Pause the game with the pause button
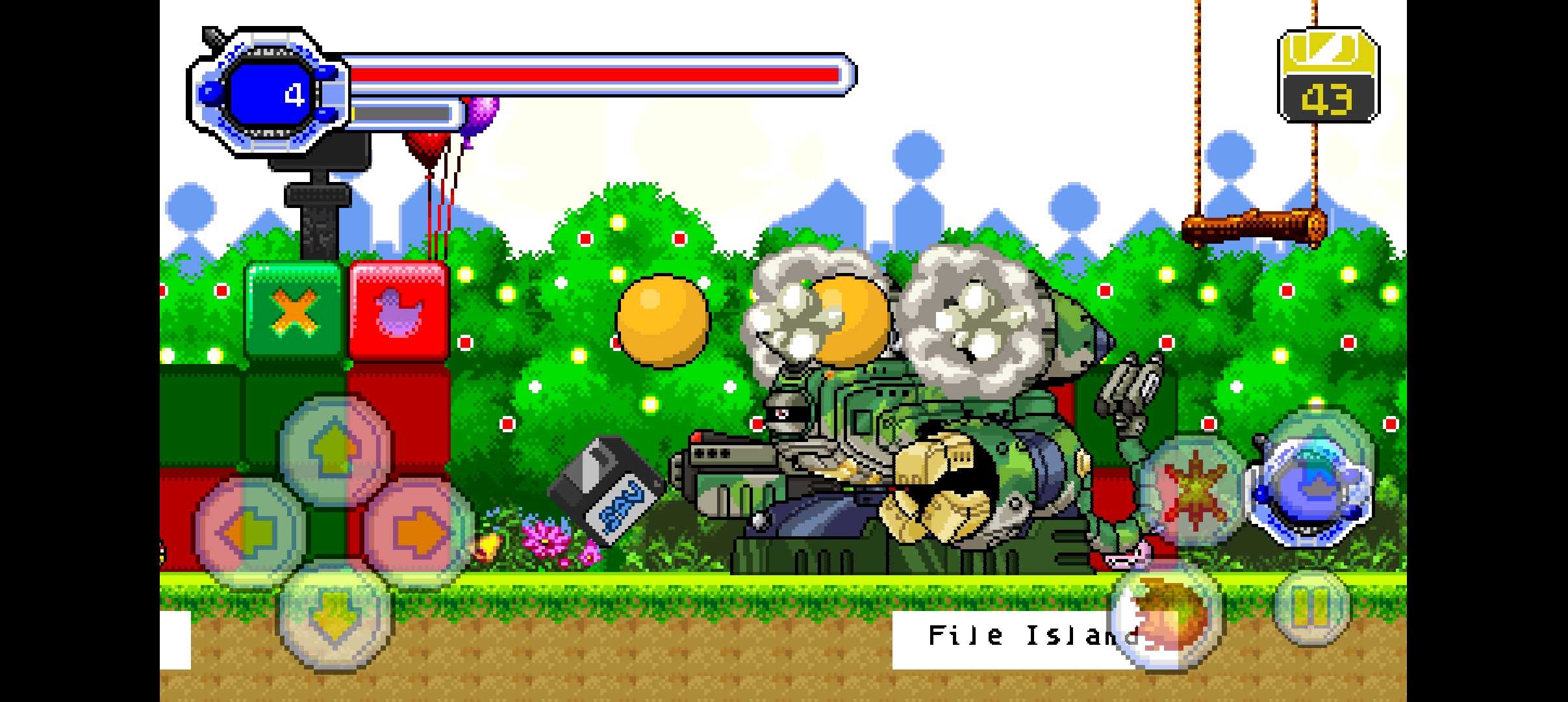Image resolution: width=1568 pixels, height=702 pixels. coord(1311,609)
